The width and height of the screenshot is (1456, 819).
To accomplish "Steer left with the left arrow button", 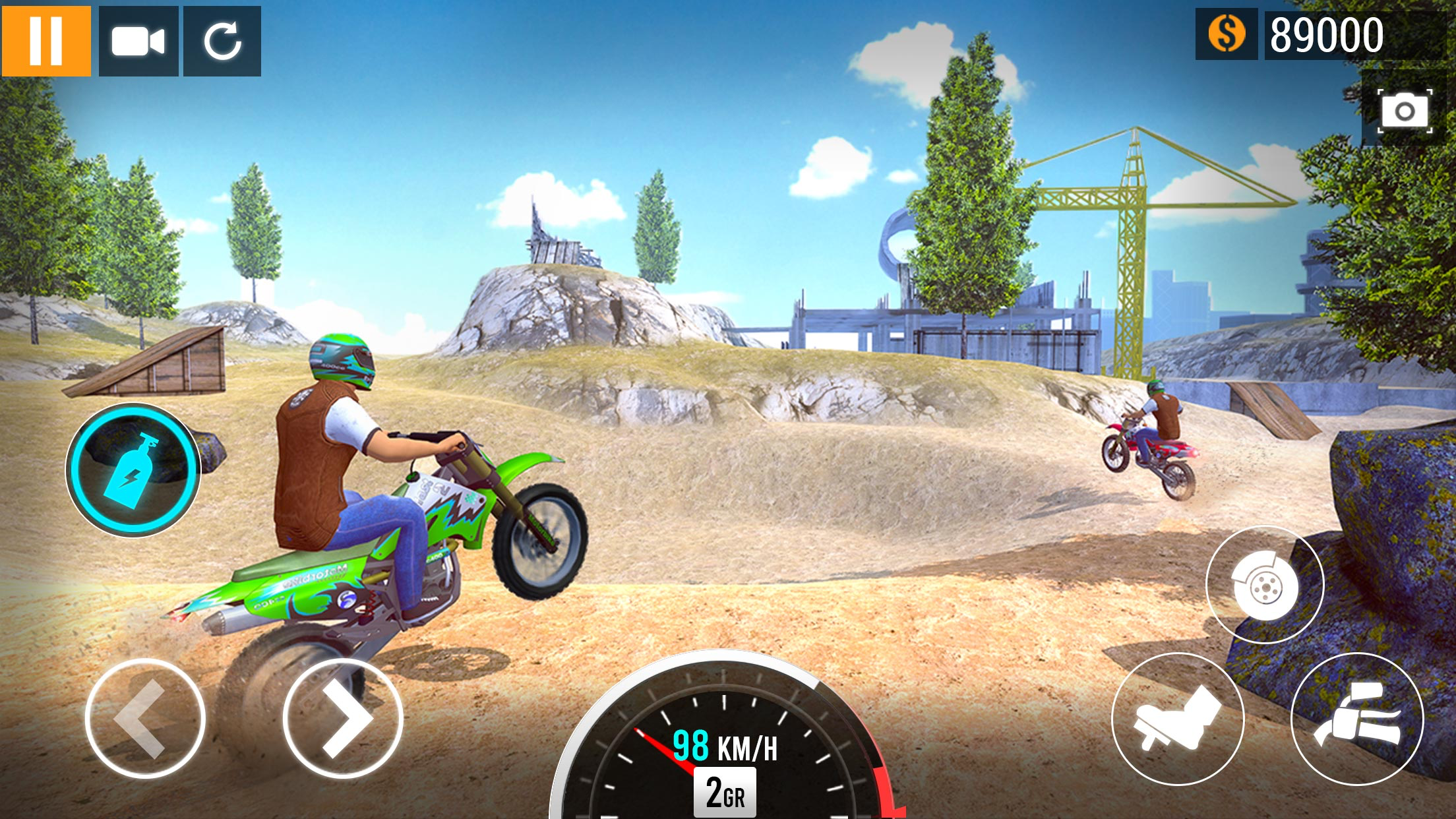I will 144,717.
